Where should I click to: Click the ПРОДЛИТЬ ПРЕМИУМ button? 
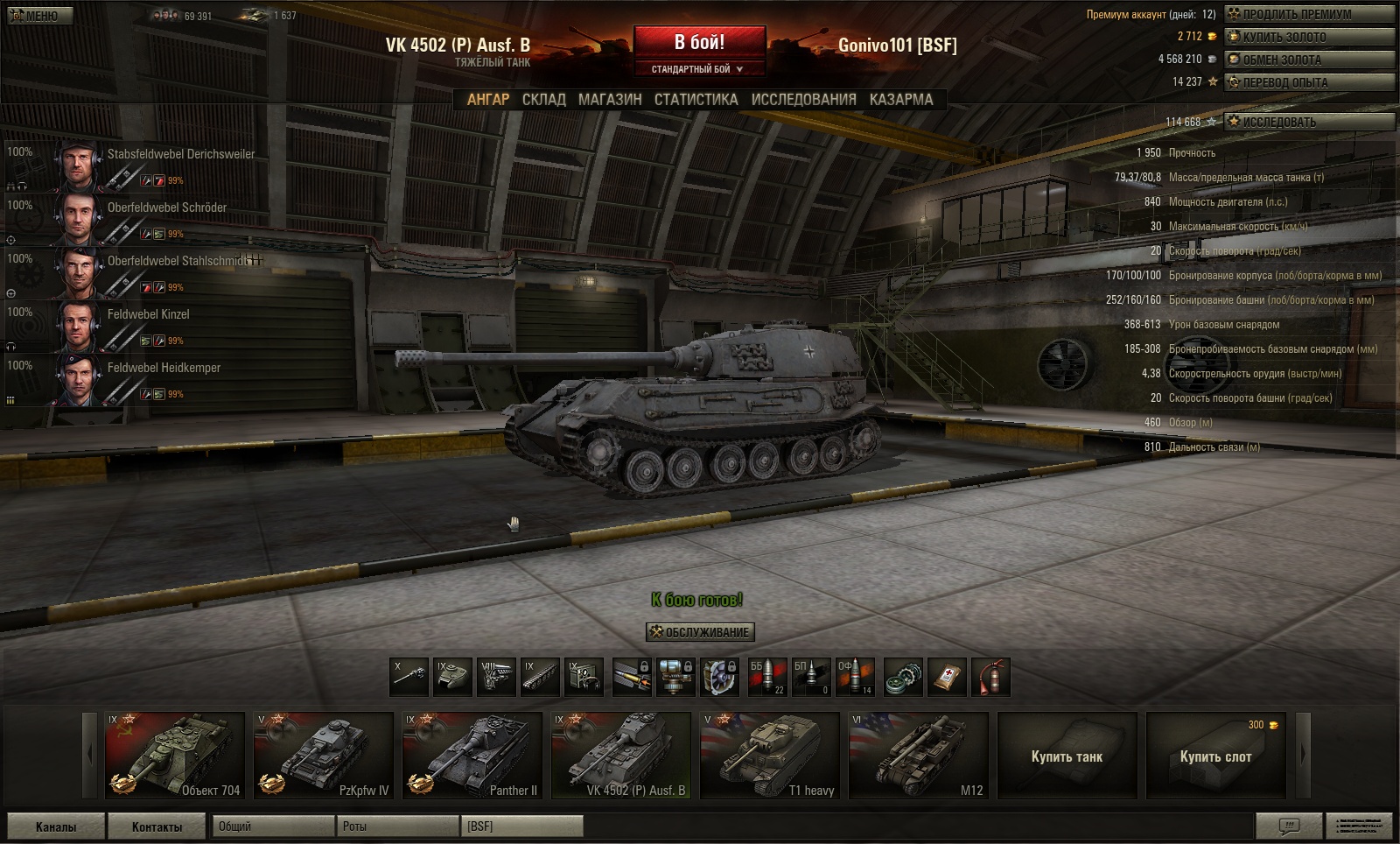[1308, 14]
